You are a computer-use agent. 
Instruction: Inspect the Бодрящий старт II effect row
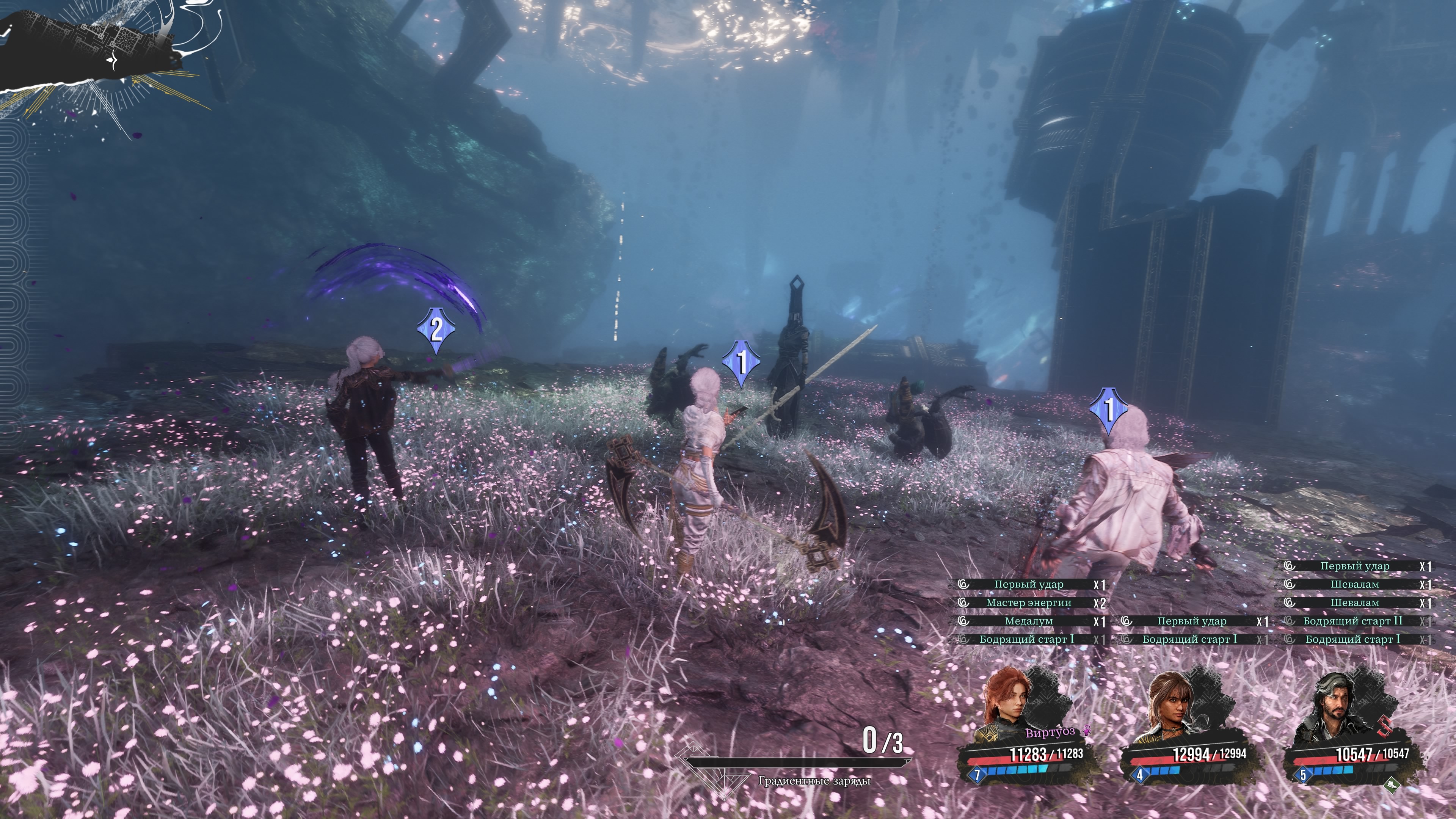(x=1353, y=621)
